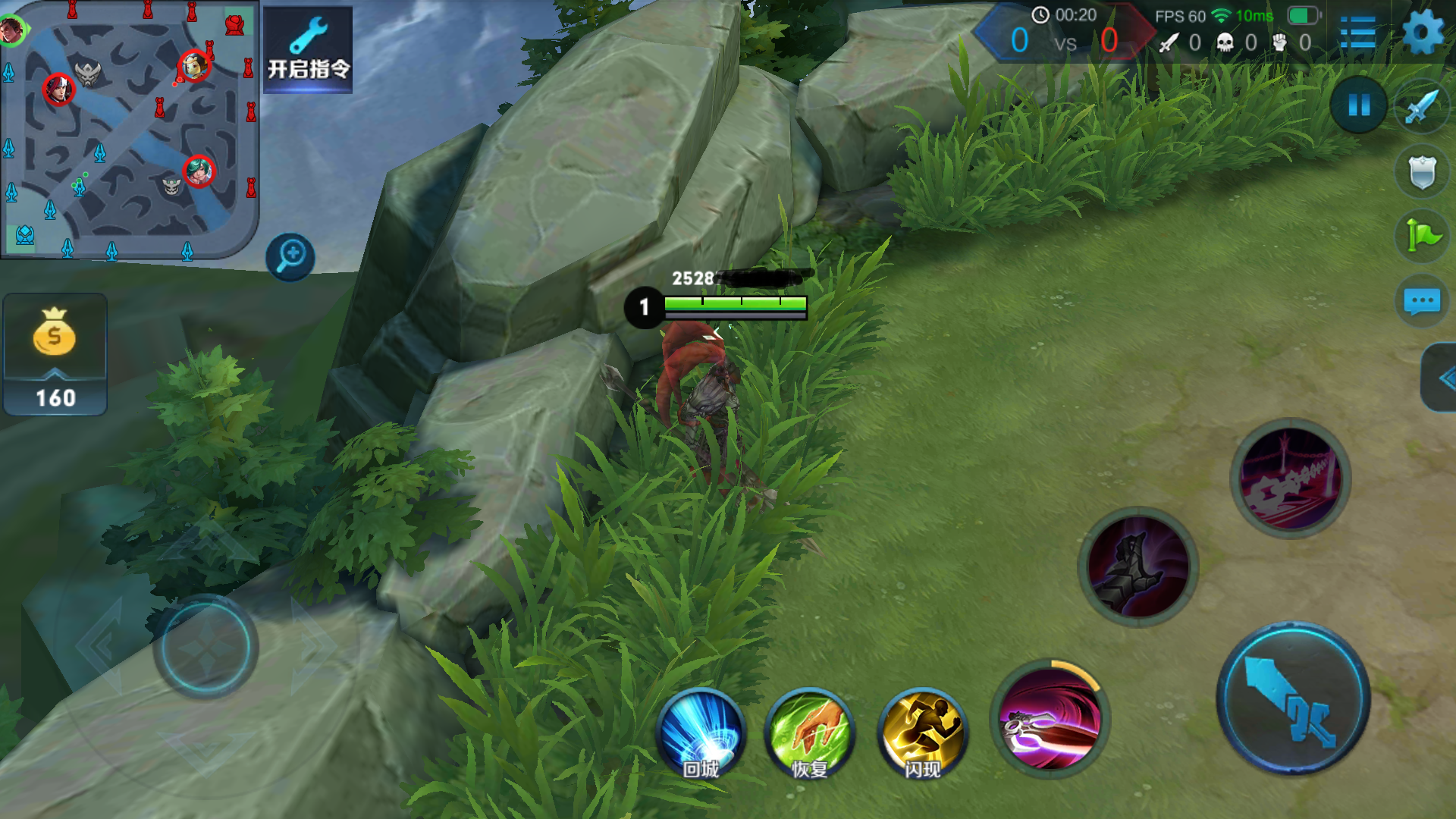Open the 开启指令 command button
1456x819 pixels.
[307, 50]
